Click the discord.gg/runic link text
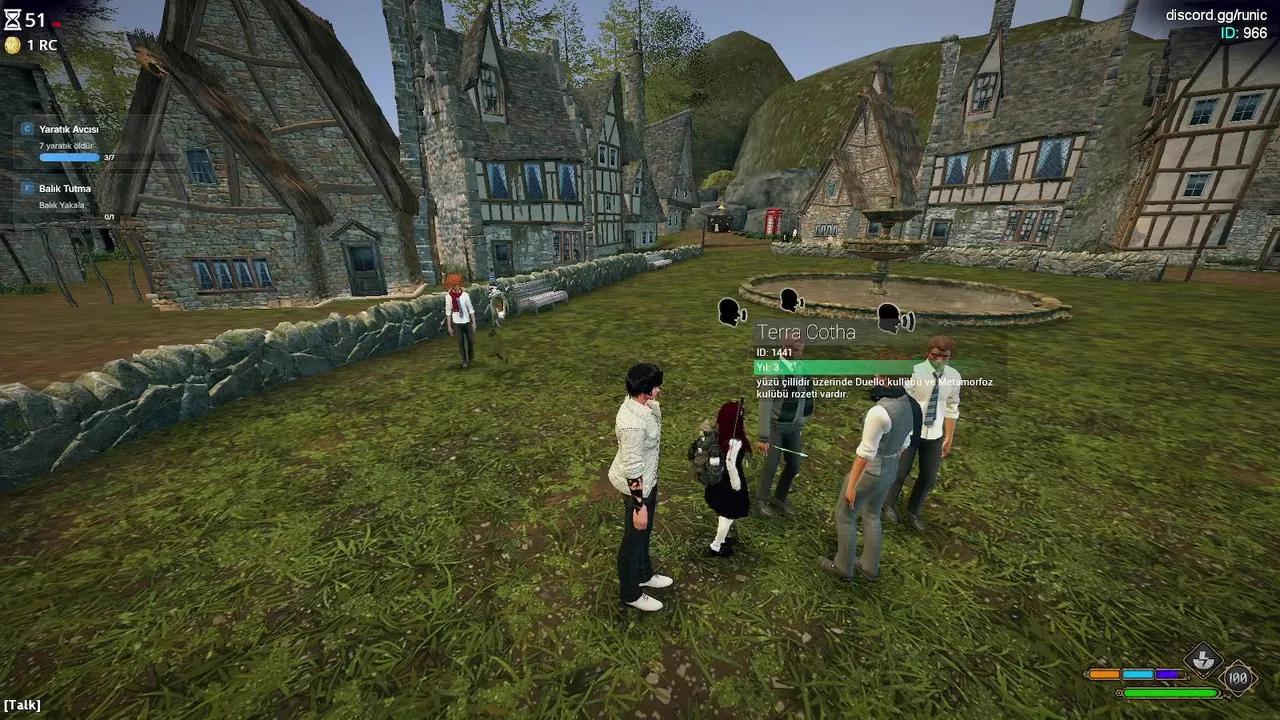 point(1216,15)
